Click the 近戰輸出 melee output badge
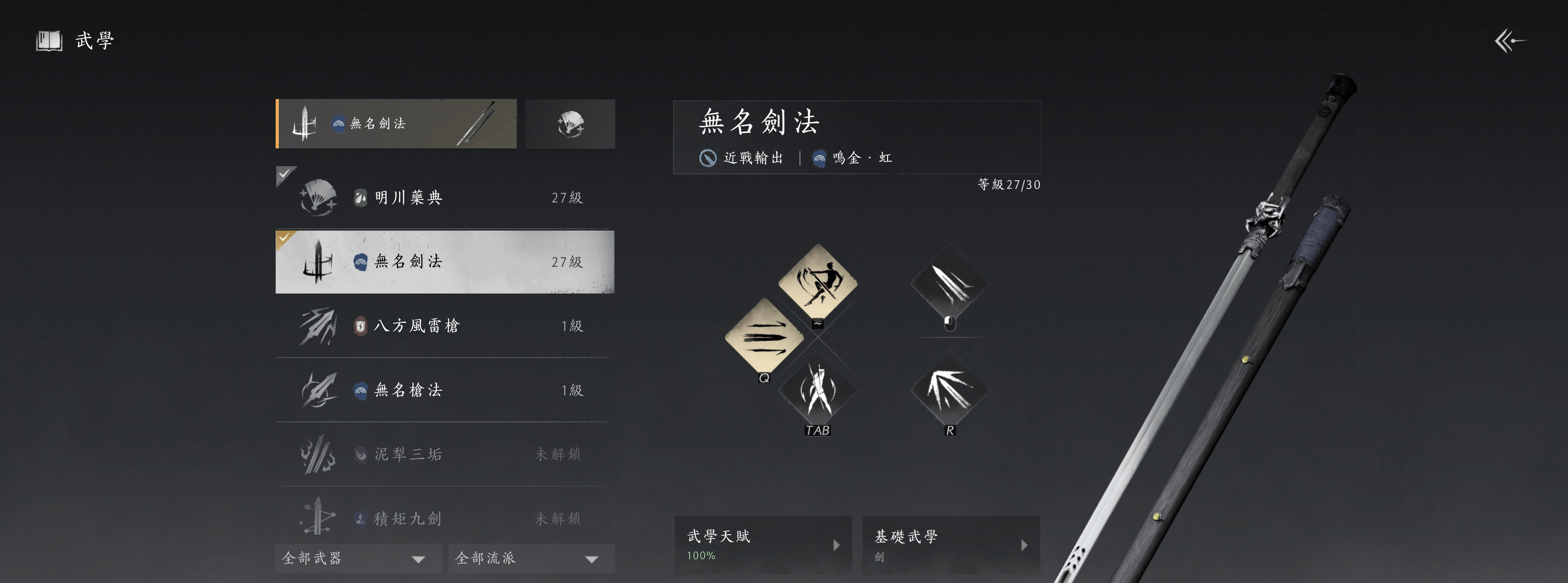This screenshot has height=583, width=1568. pos(742,157)
